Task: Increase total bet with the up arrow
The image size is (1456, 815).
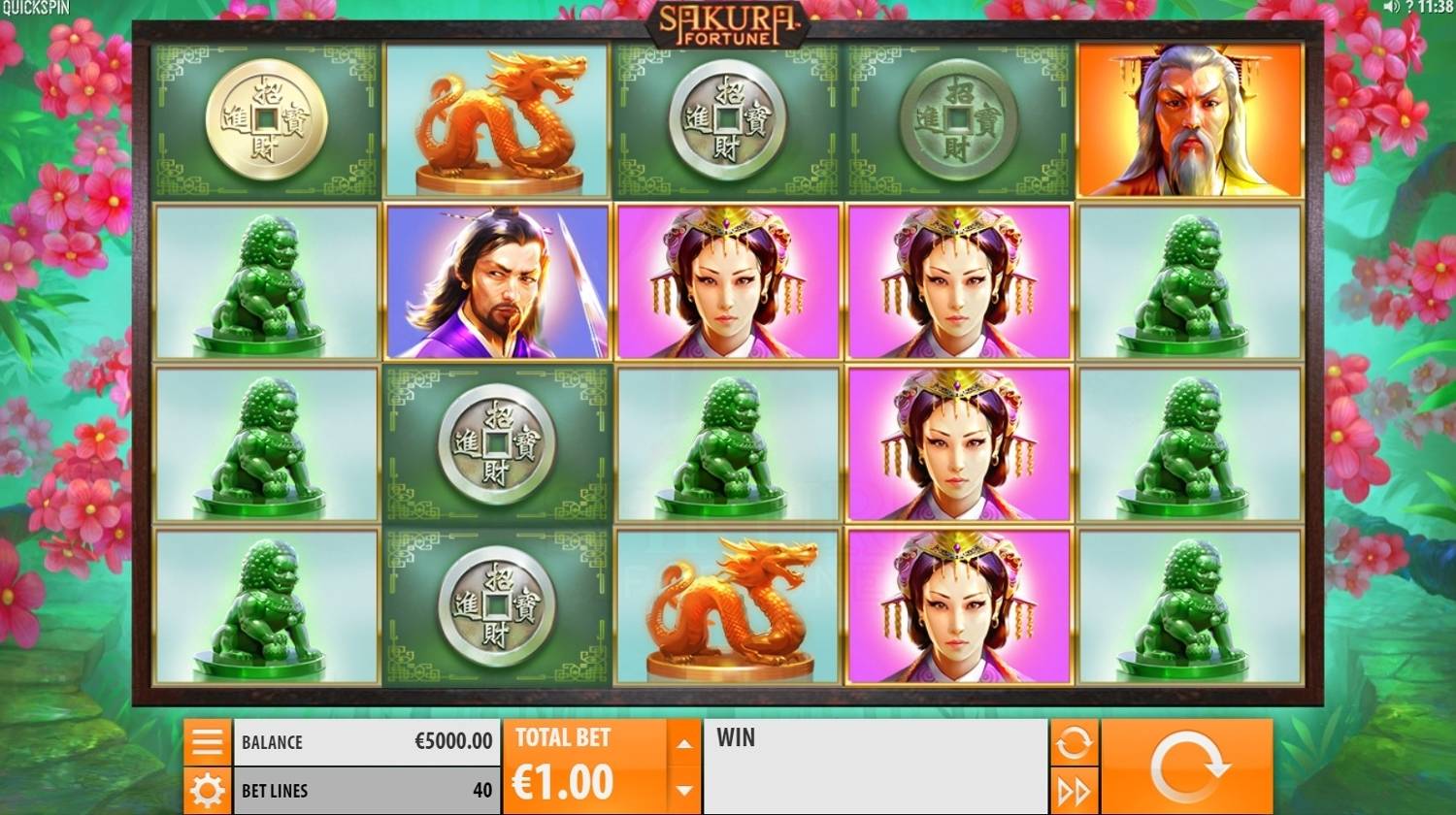Action: coord(684,744)
